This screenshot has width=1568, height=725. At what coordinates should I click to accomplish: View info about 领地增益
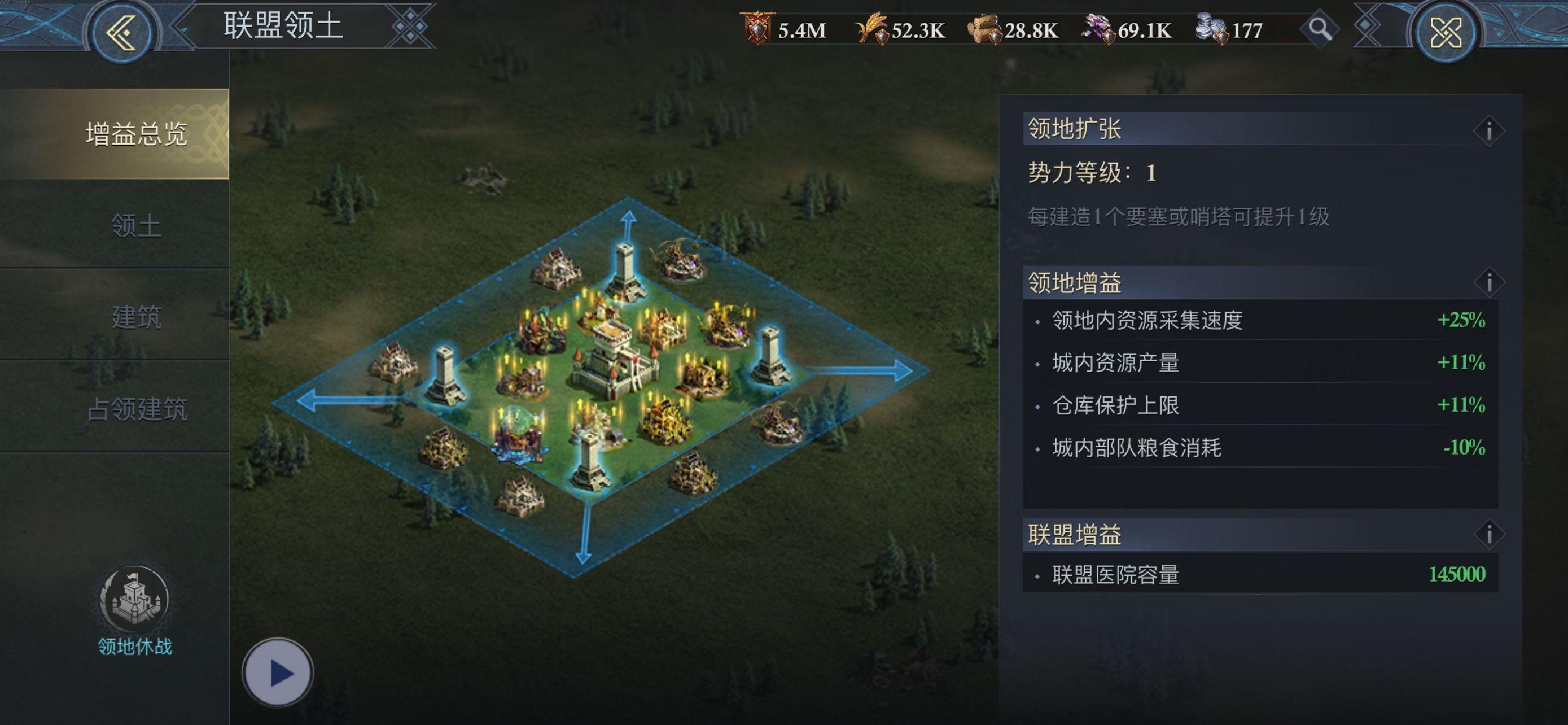tap(1488, 282)
